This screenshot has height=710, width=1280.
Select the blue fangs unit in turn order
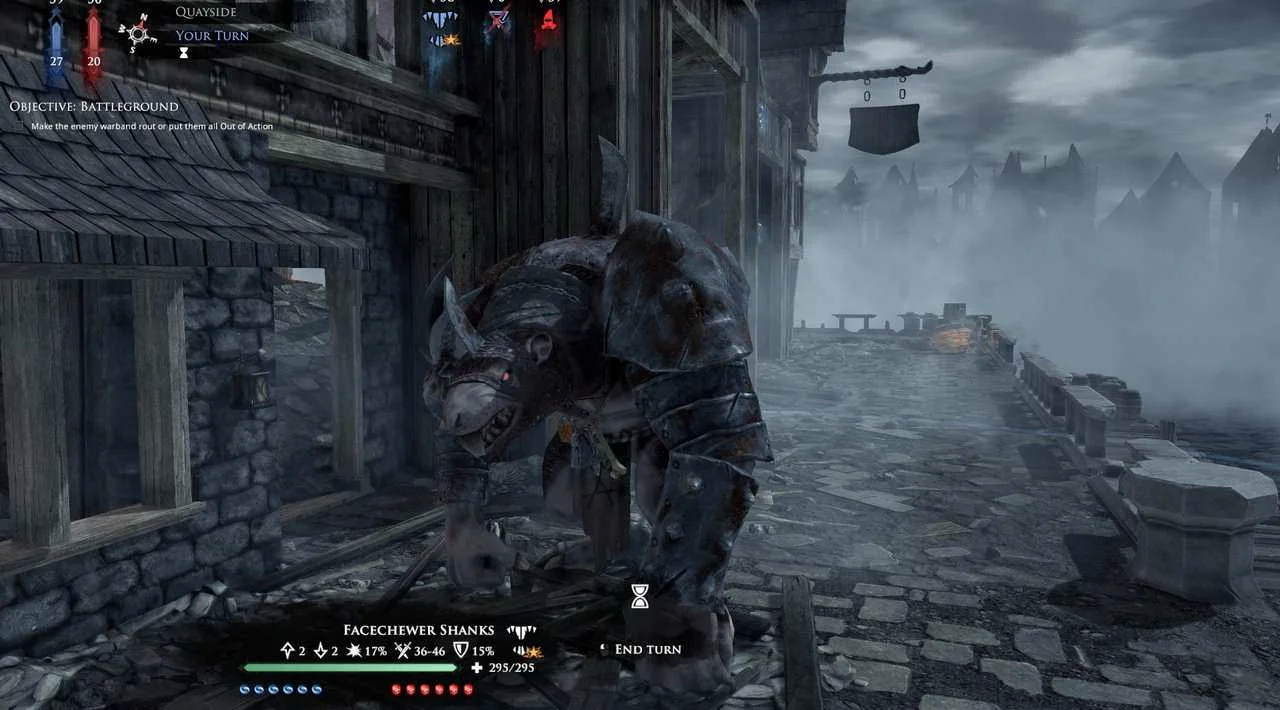pyautogui.click(x=440, y=22)
